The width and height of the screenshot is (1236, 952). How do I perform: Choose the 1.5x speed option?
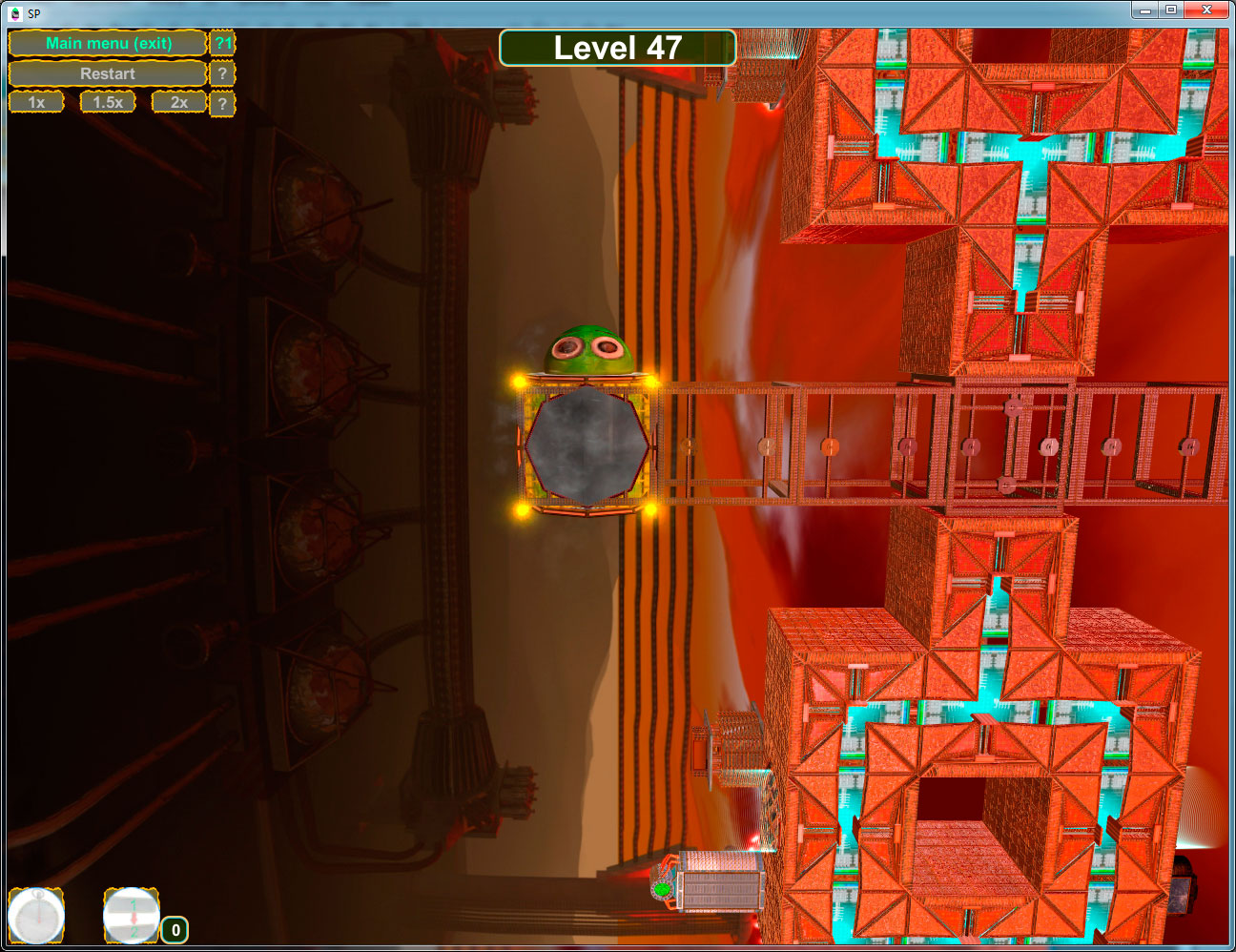click(108, 102)
